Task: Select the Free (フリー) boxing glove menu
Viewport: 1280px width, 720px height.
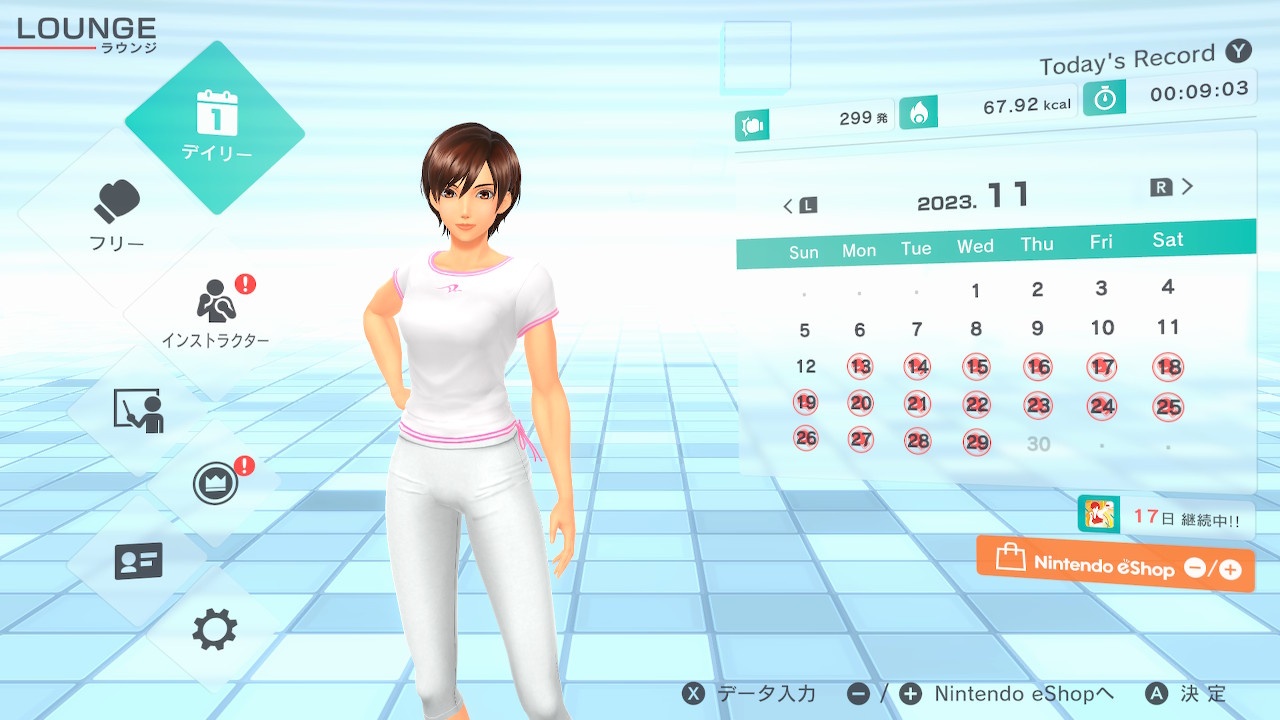Action: click(x=118, y=215)
